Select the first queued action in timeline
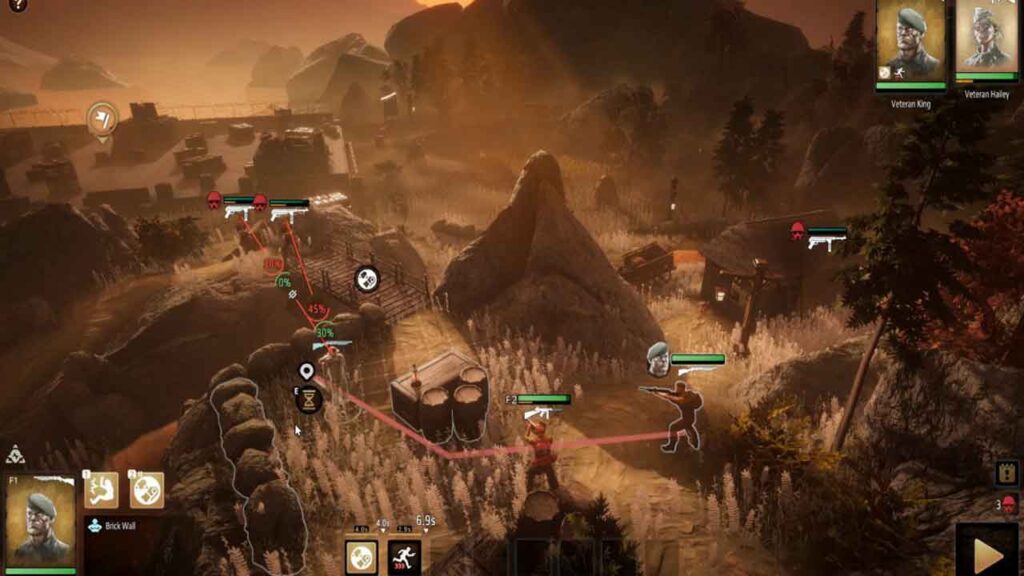 tap(361, 556)
